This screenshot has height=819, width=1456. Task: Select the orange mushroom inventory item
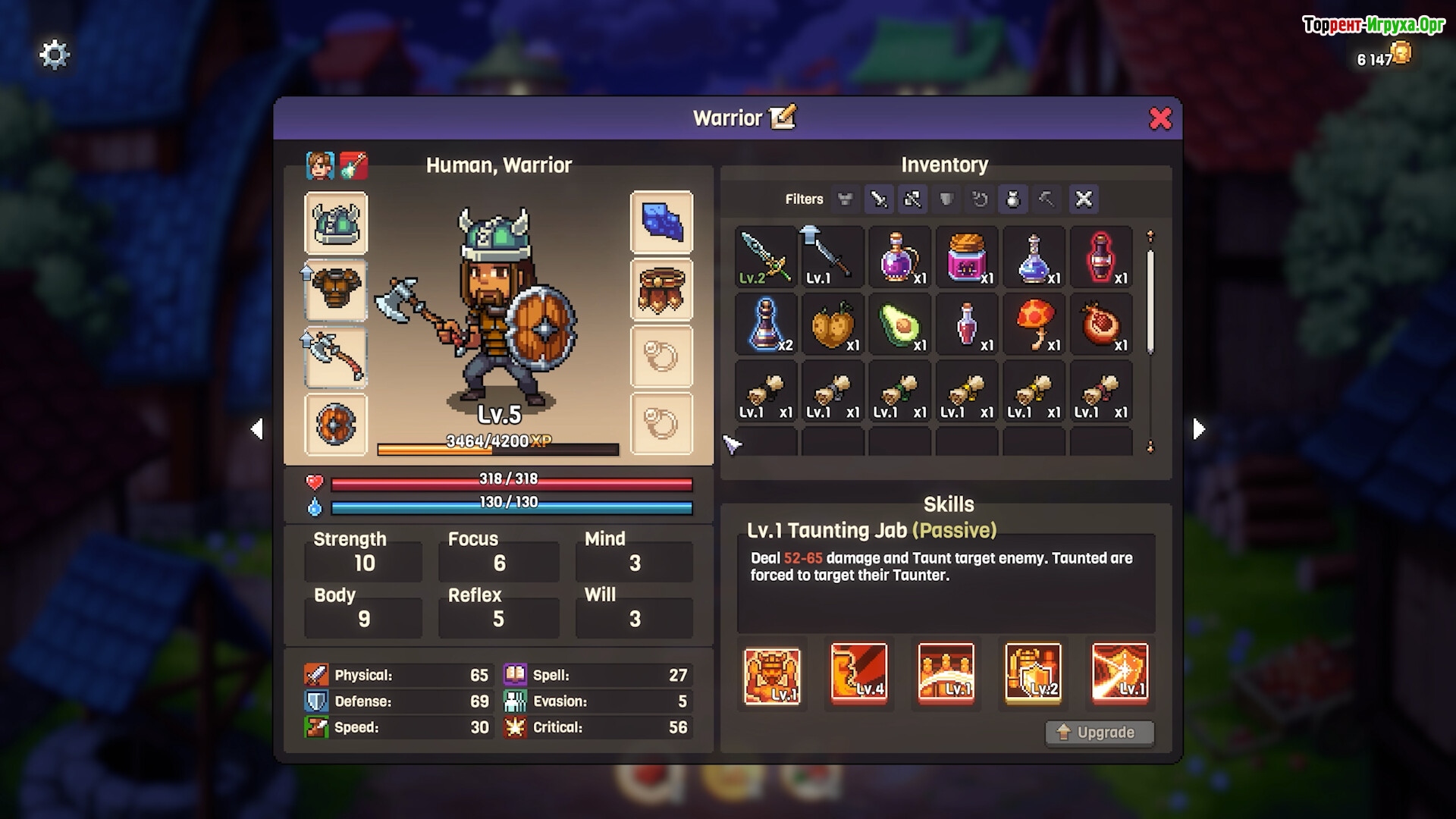click(1034, 325)
